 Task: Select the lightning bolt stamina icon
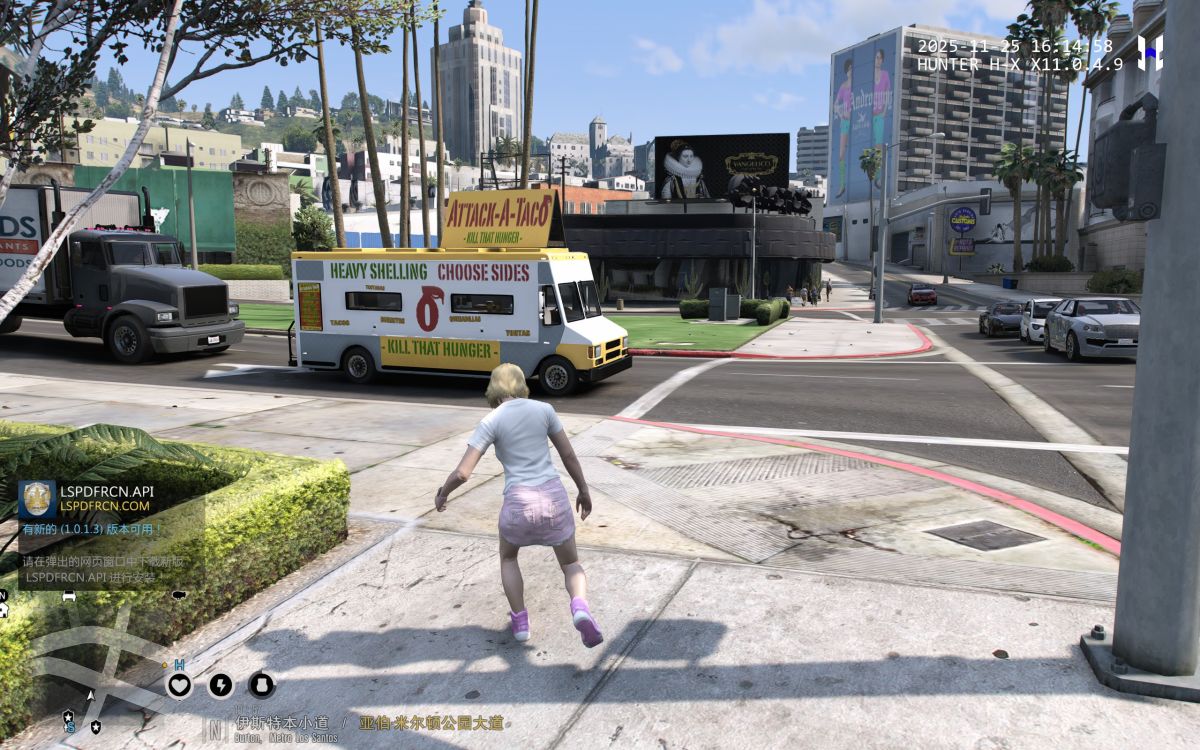pos(220,685)
